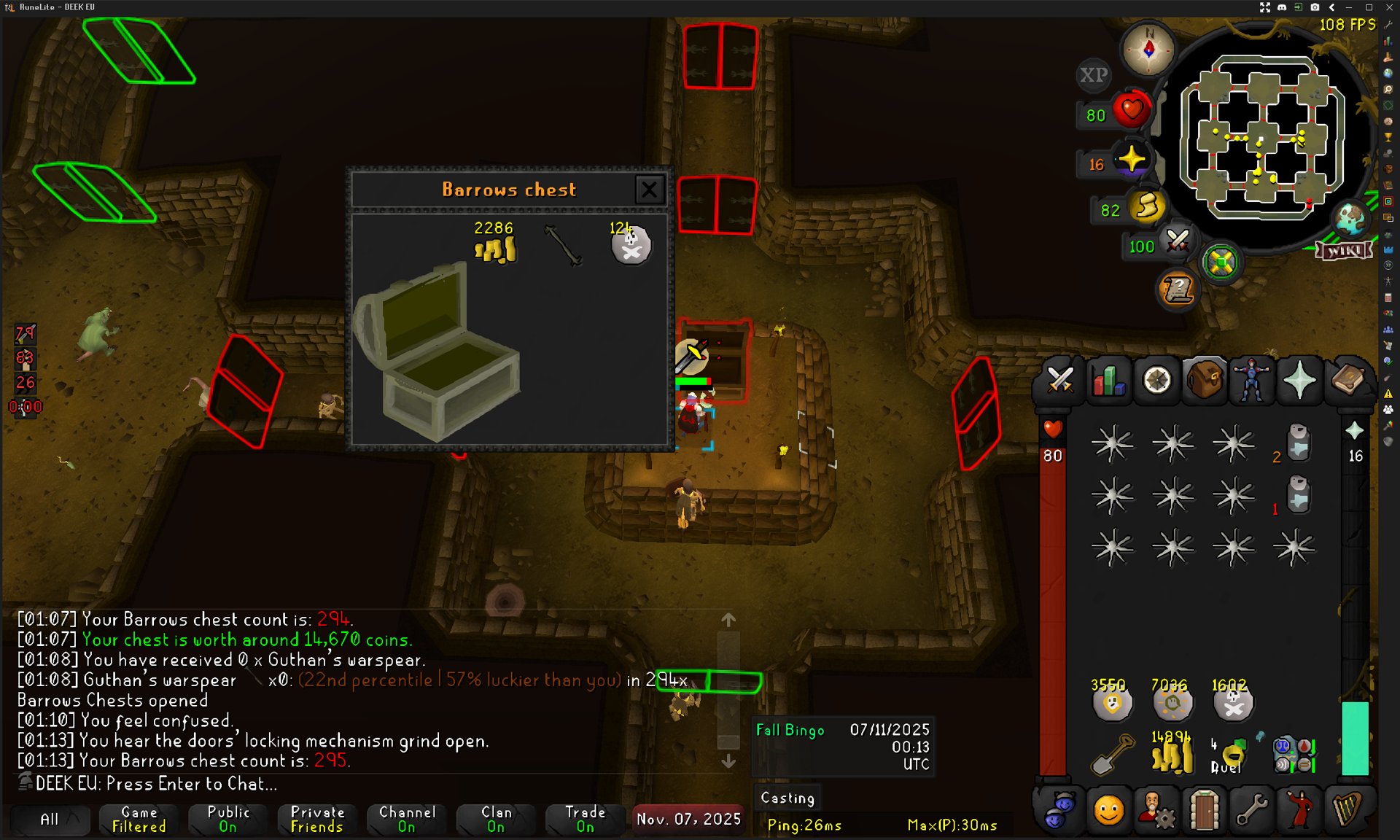This screenshot has height=840, width=1400.
Task: Switch to the Combat Options tab
Action: click(x=1059, y=380)
